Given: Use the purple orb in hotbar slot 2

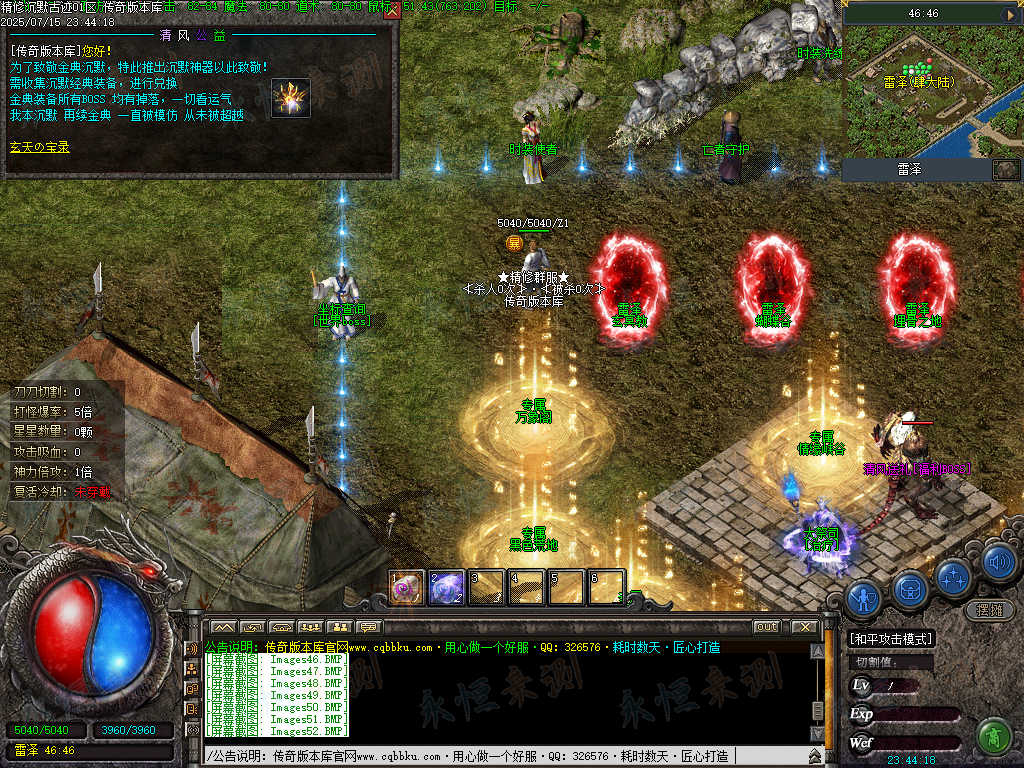Looking at the screenshot, I should 446,588.
